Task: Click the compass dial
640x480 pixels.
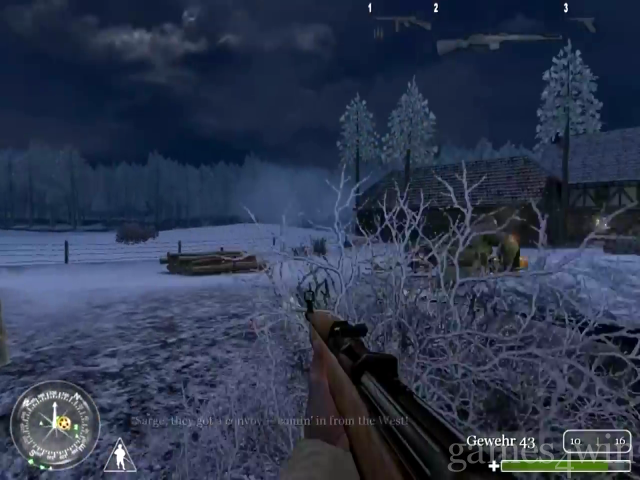Action: 54,425
